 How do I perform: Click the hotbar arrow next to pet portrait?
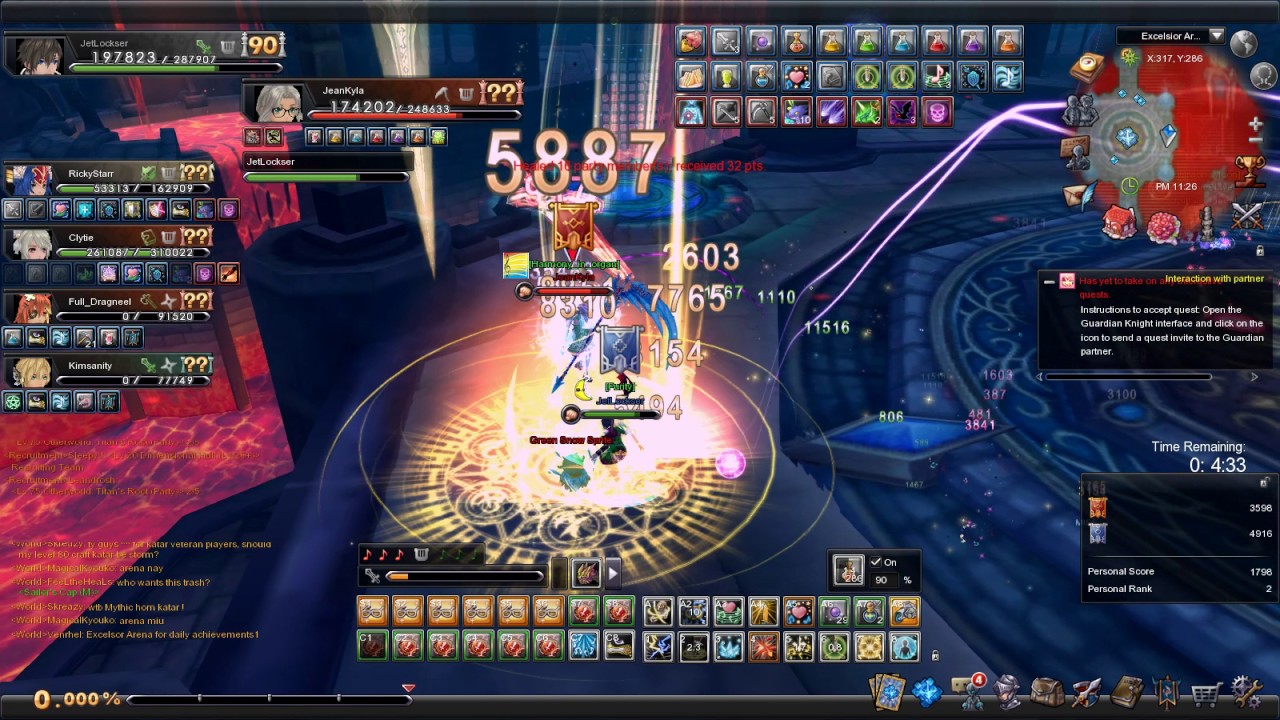point(613,573)
